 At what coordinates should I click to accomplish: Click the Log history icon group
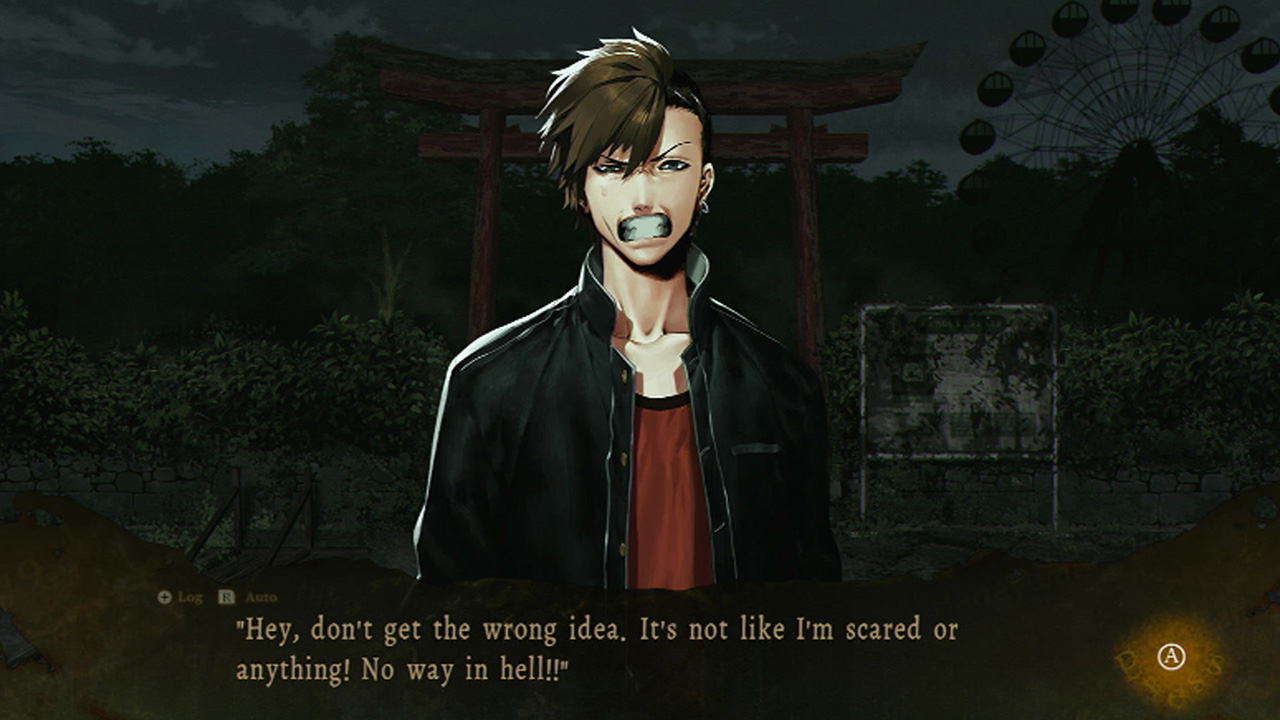click(x=180, y=598)
